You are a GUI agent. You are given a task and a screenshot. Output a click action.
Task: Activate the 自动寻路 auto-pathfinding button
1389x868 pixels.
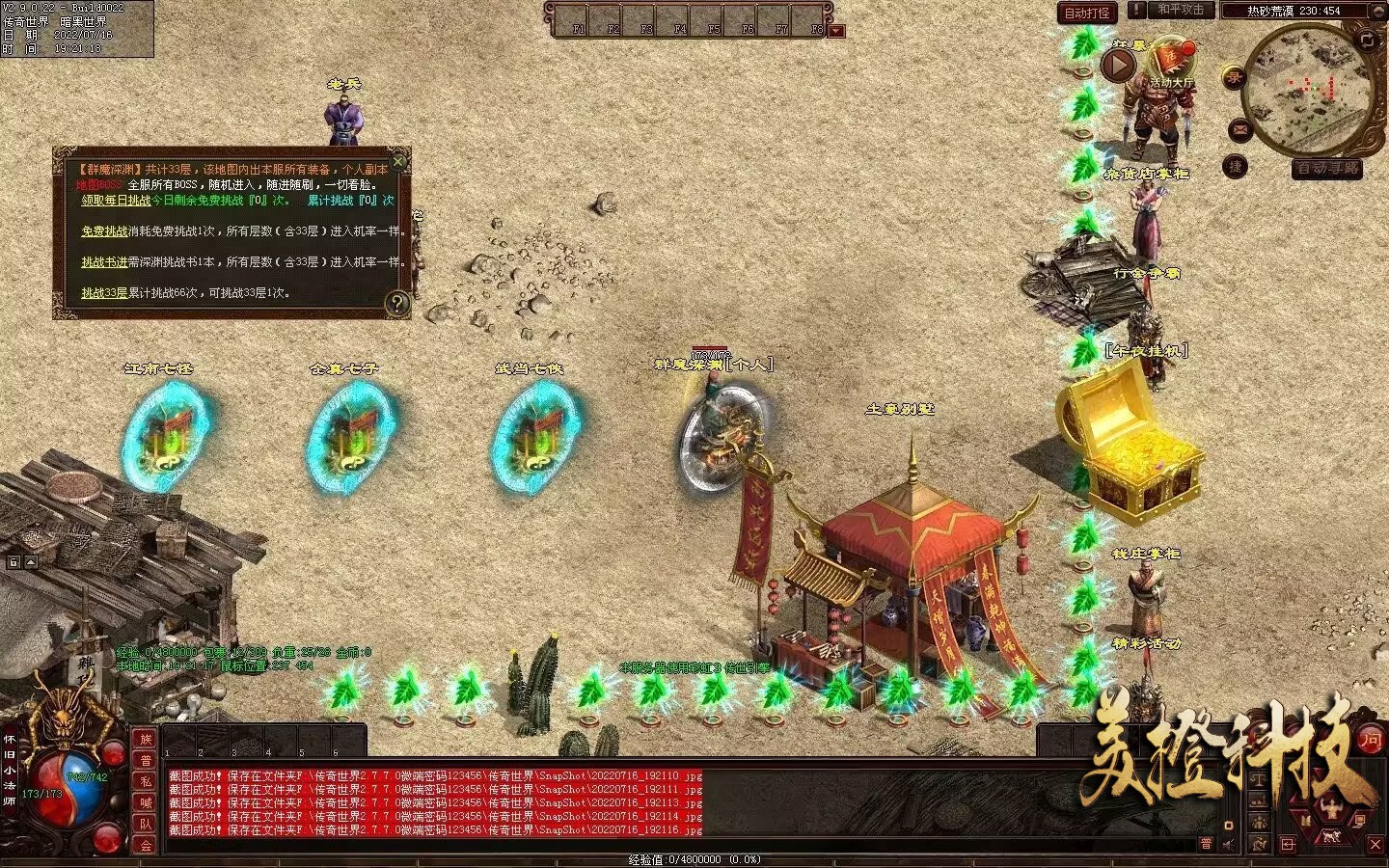(1327, 169)
